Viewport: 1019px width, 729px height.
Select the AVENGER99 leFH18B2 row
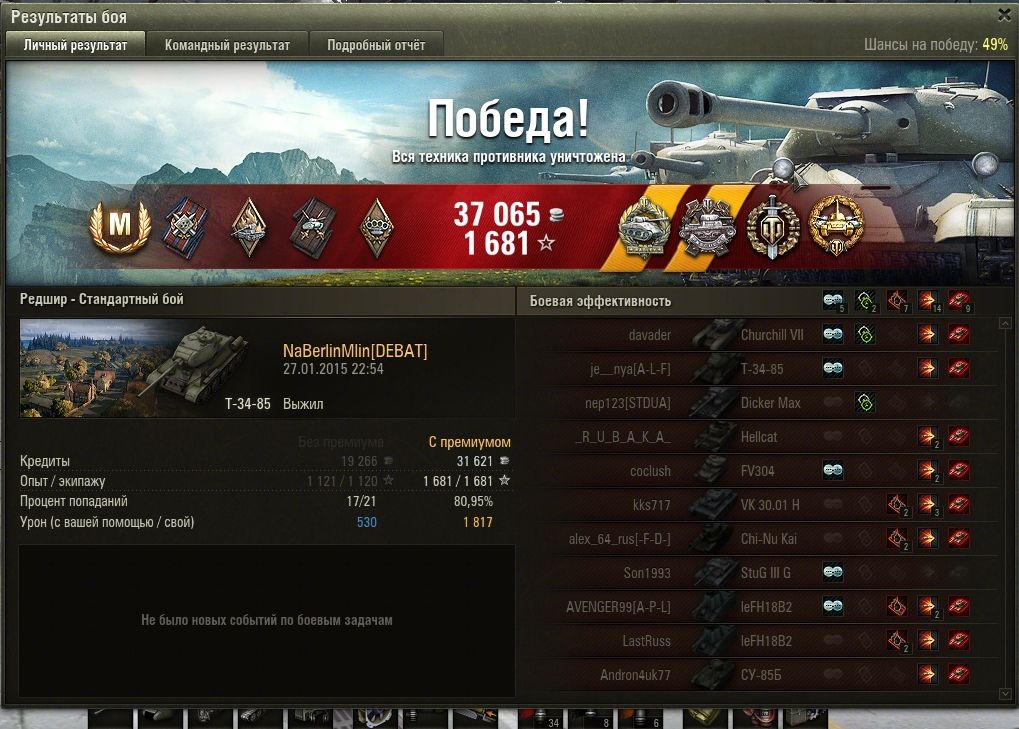[x=758, y=606]
